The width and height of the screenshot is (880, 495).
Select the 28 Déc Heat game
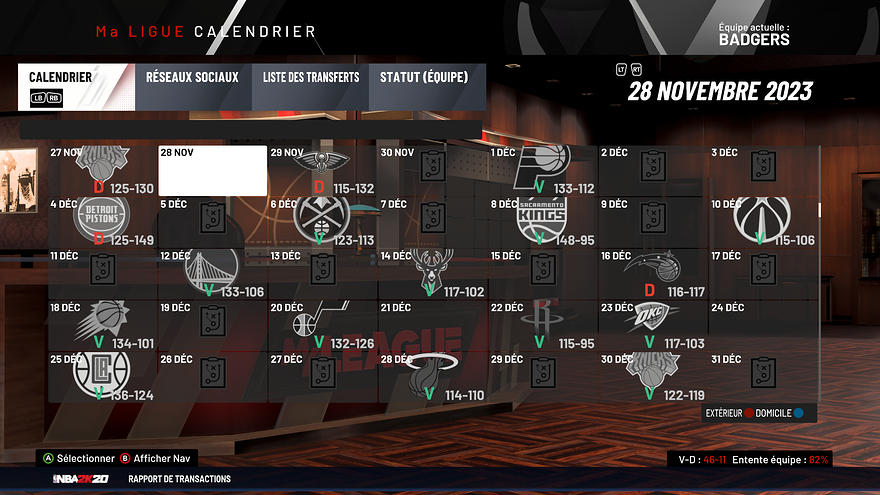pyautogui.click(x=432, y=375)
